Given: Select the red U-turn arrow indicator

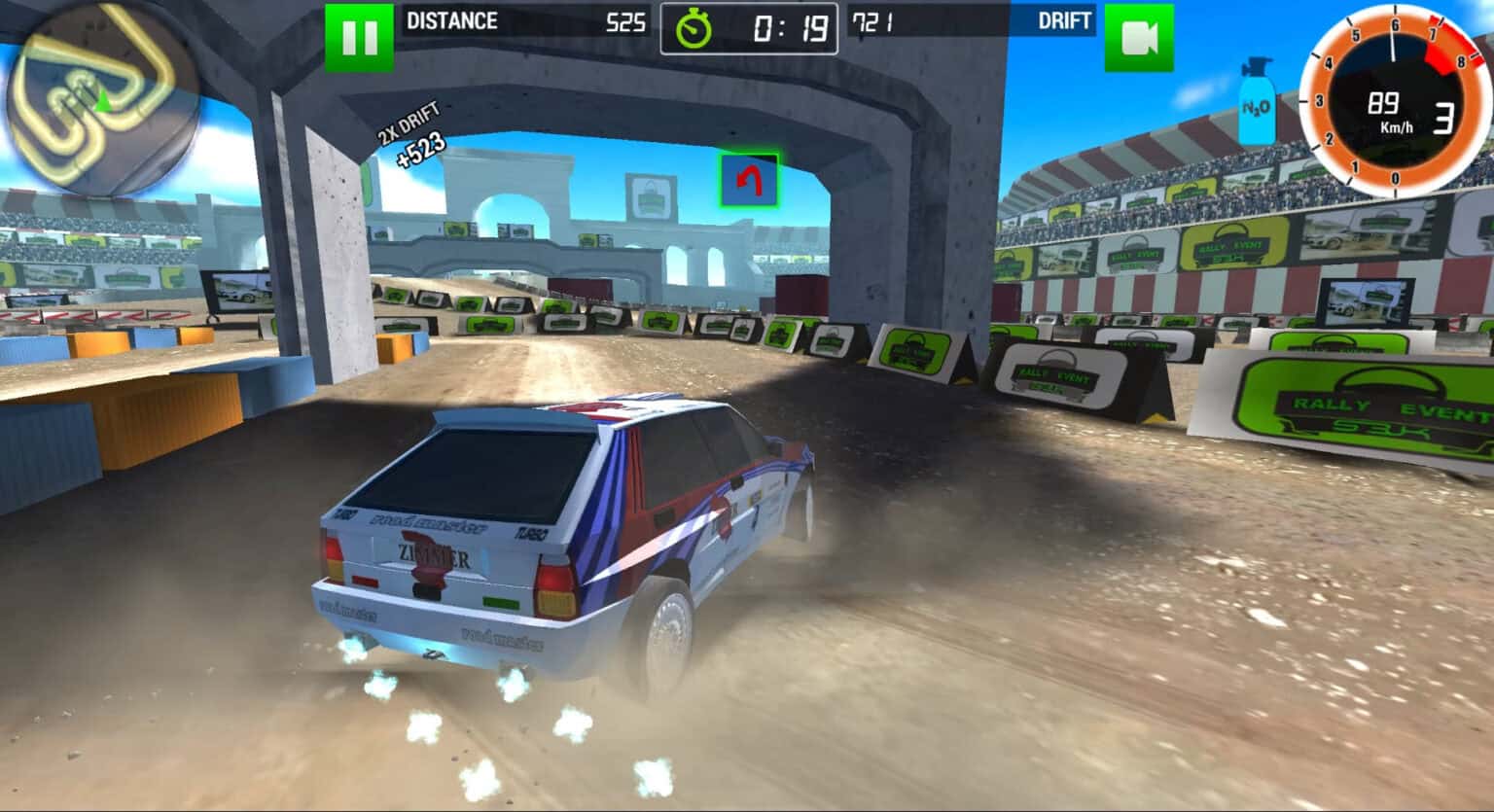Looking at the screenshot, I should [747, 179].
